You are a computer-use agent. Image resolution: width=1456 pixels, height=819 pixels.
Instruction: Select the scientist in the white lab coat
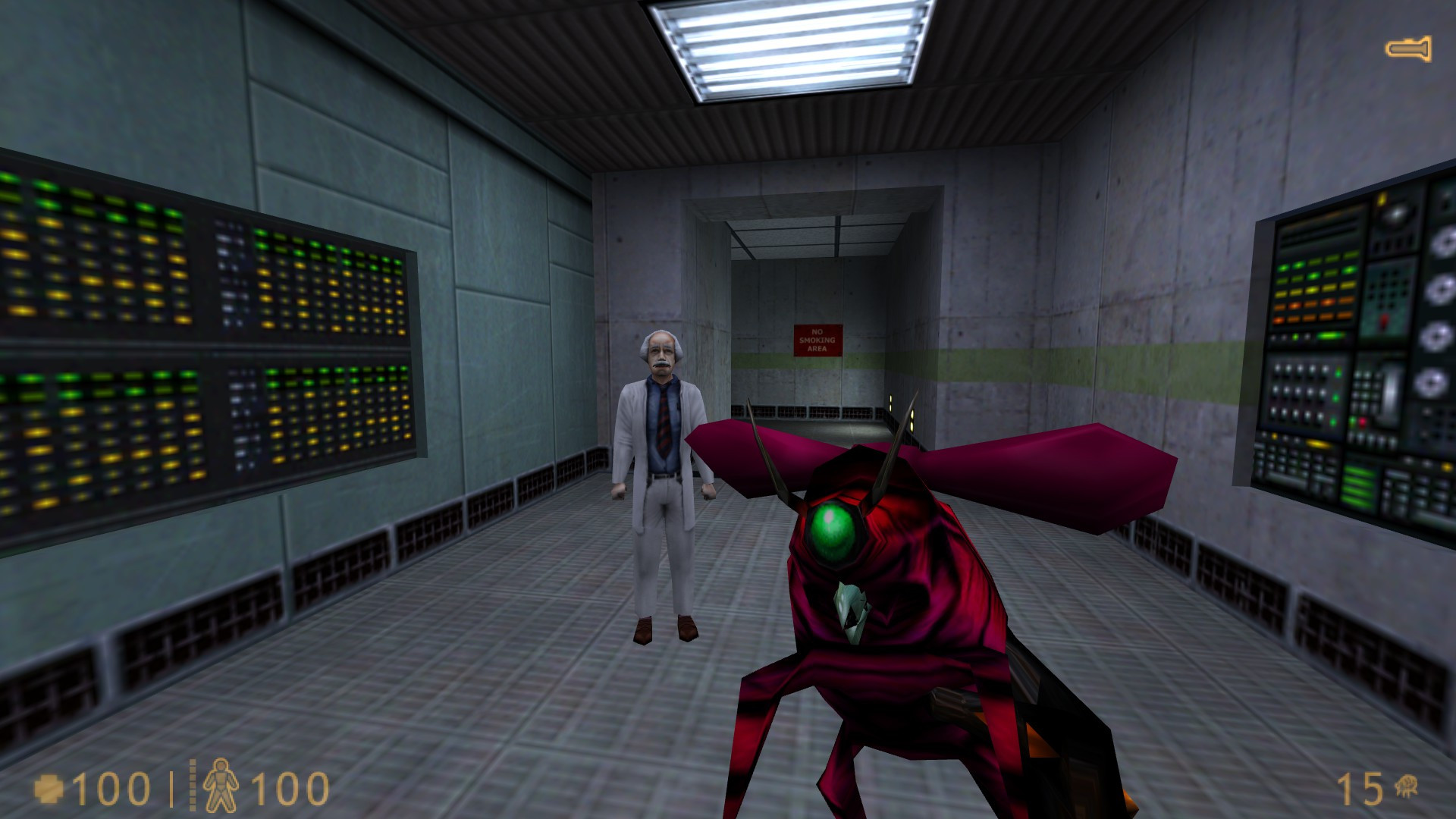click(661, 470)
